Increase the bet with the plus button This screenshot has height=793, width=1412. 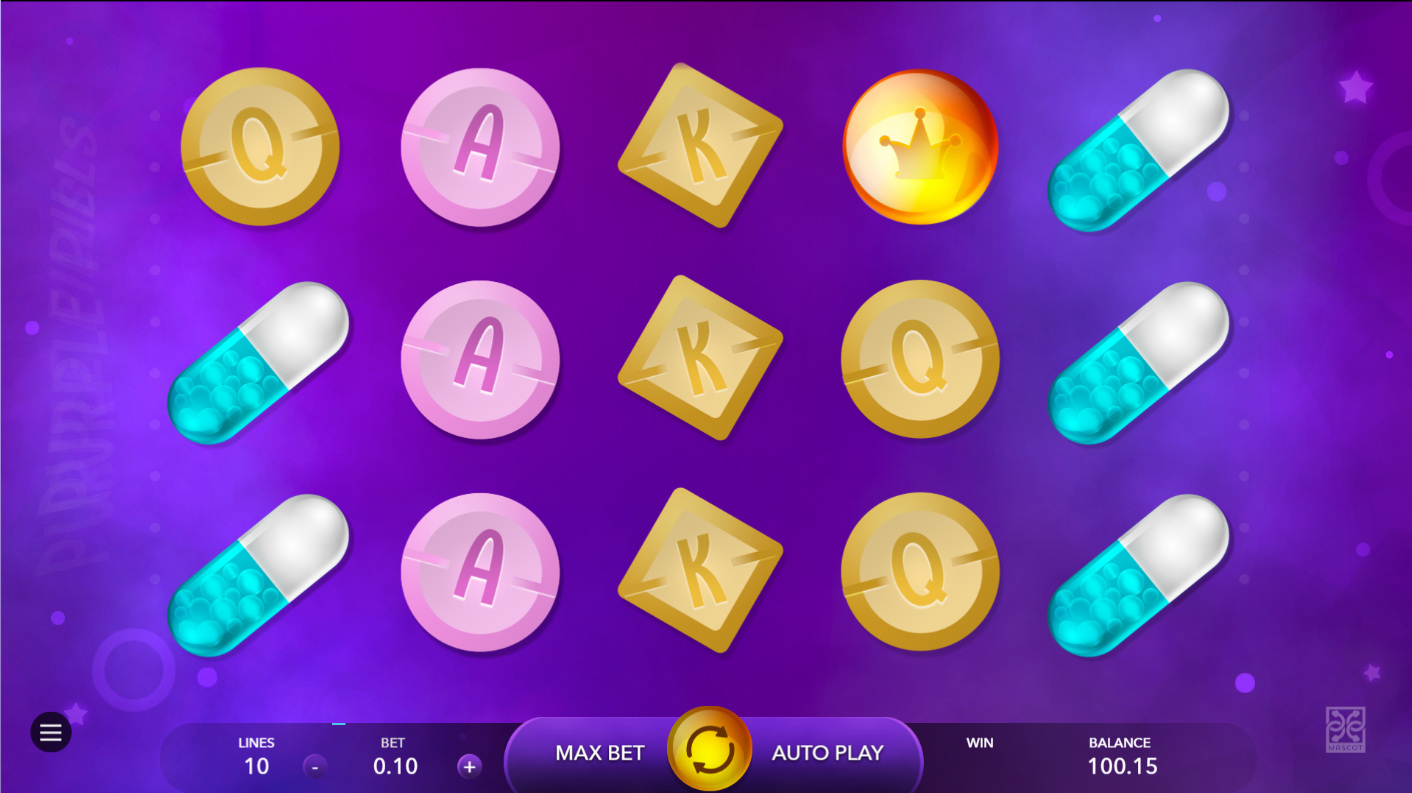(469, 767)
